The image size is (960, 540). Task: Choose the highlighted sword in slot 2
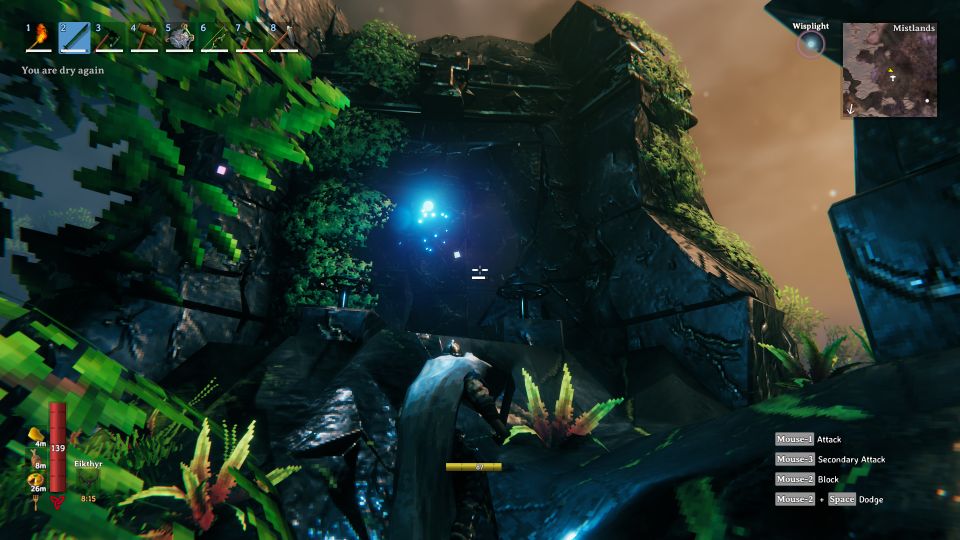click(x=75, y=37)
